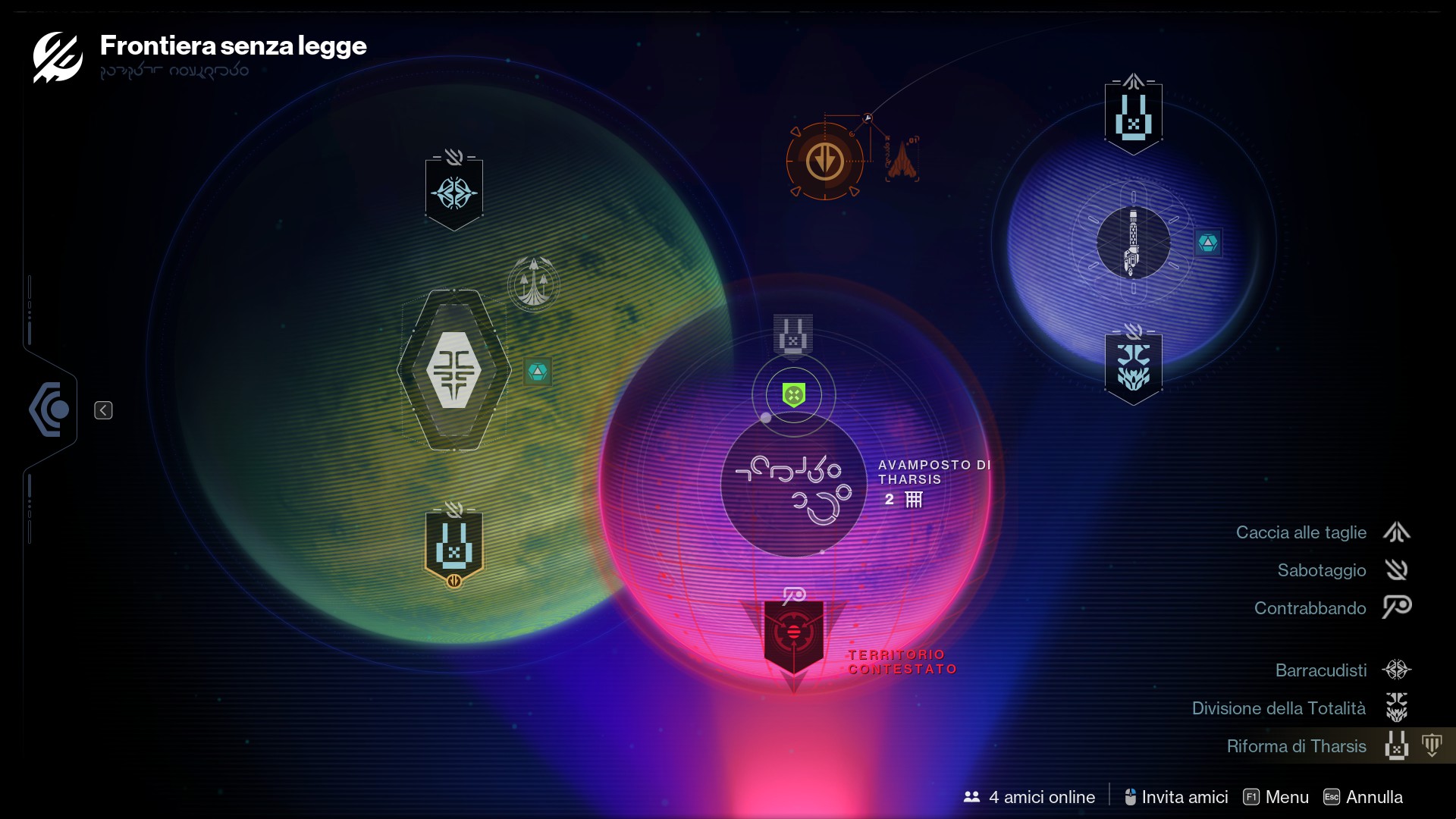1456x819 pixels.
Task: Click the Barracudisti faction emblem
Action: pyautogui.click(x=1398, y=670)
